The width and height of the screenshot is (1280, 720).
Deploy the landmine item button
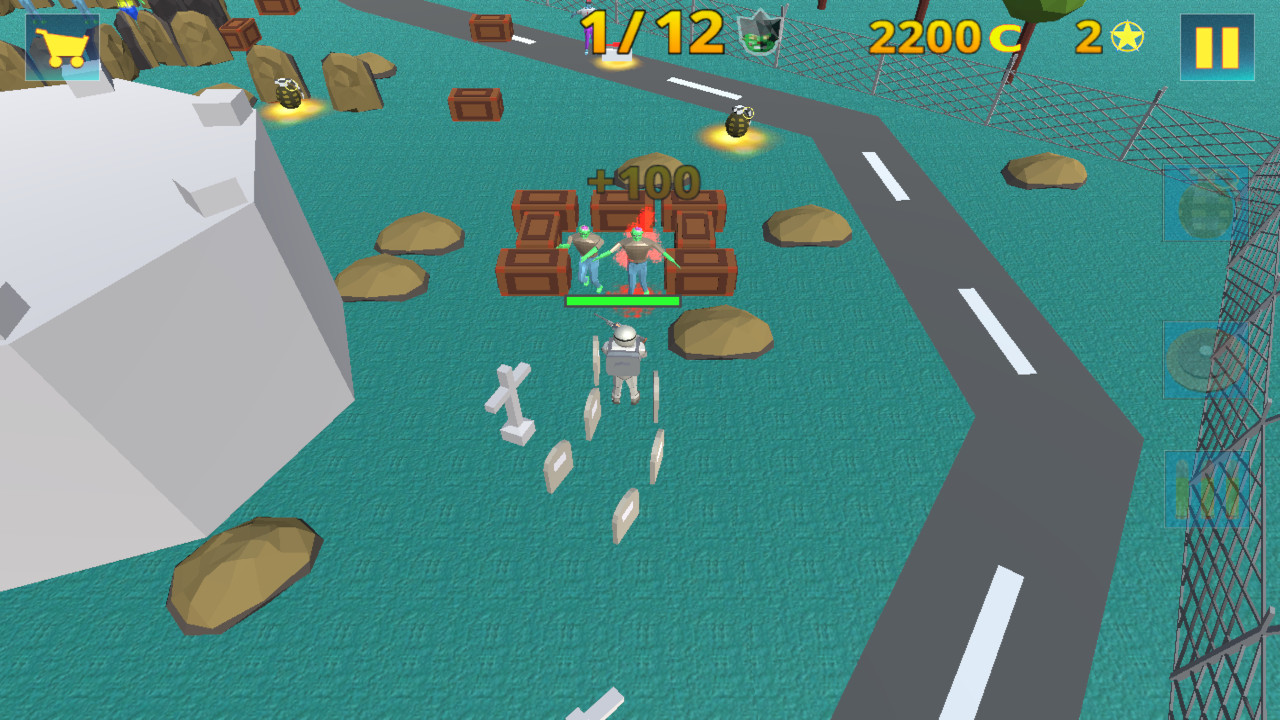tap(1206, 359)
